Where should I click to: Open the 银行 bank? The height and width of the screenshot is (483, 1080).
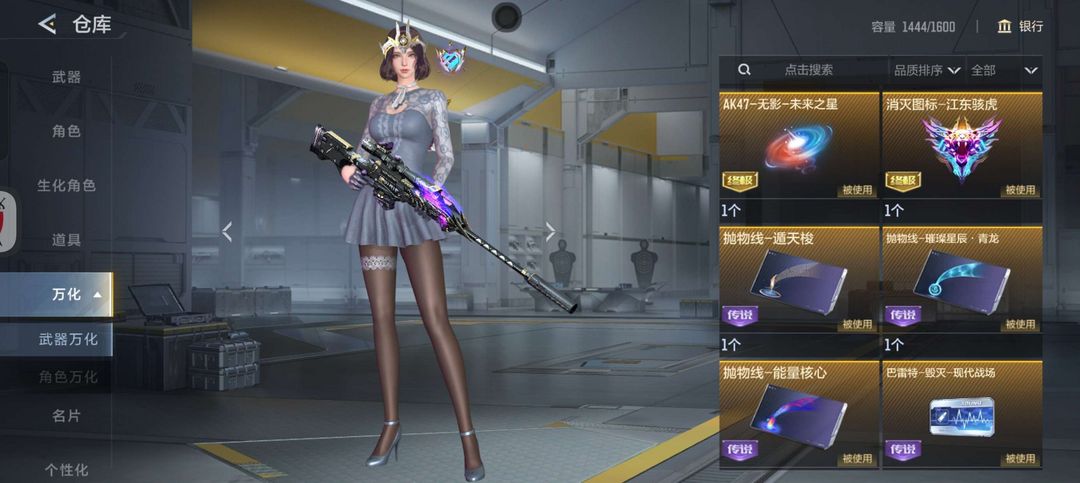[1019, 26]
